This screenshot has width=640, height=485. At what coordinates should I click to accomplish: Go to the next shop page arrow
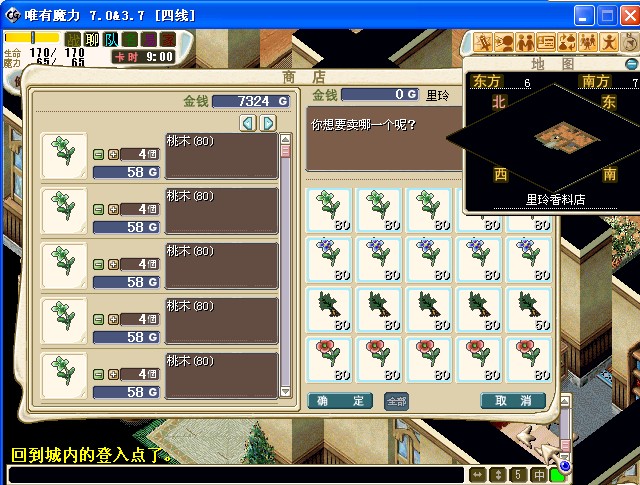click(267, 123)
